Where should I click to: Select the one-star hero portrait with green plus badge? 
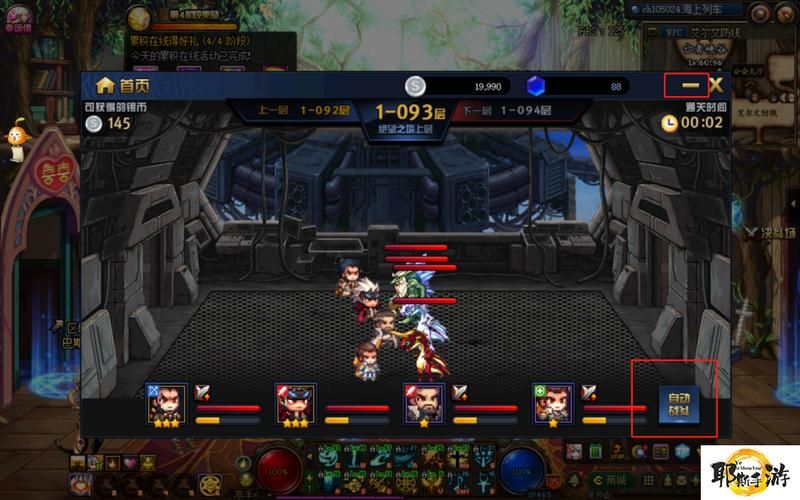pos(554,402)
